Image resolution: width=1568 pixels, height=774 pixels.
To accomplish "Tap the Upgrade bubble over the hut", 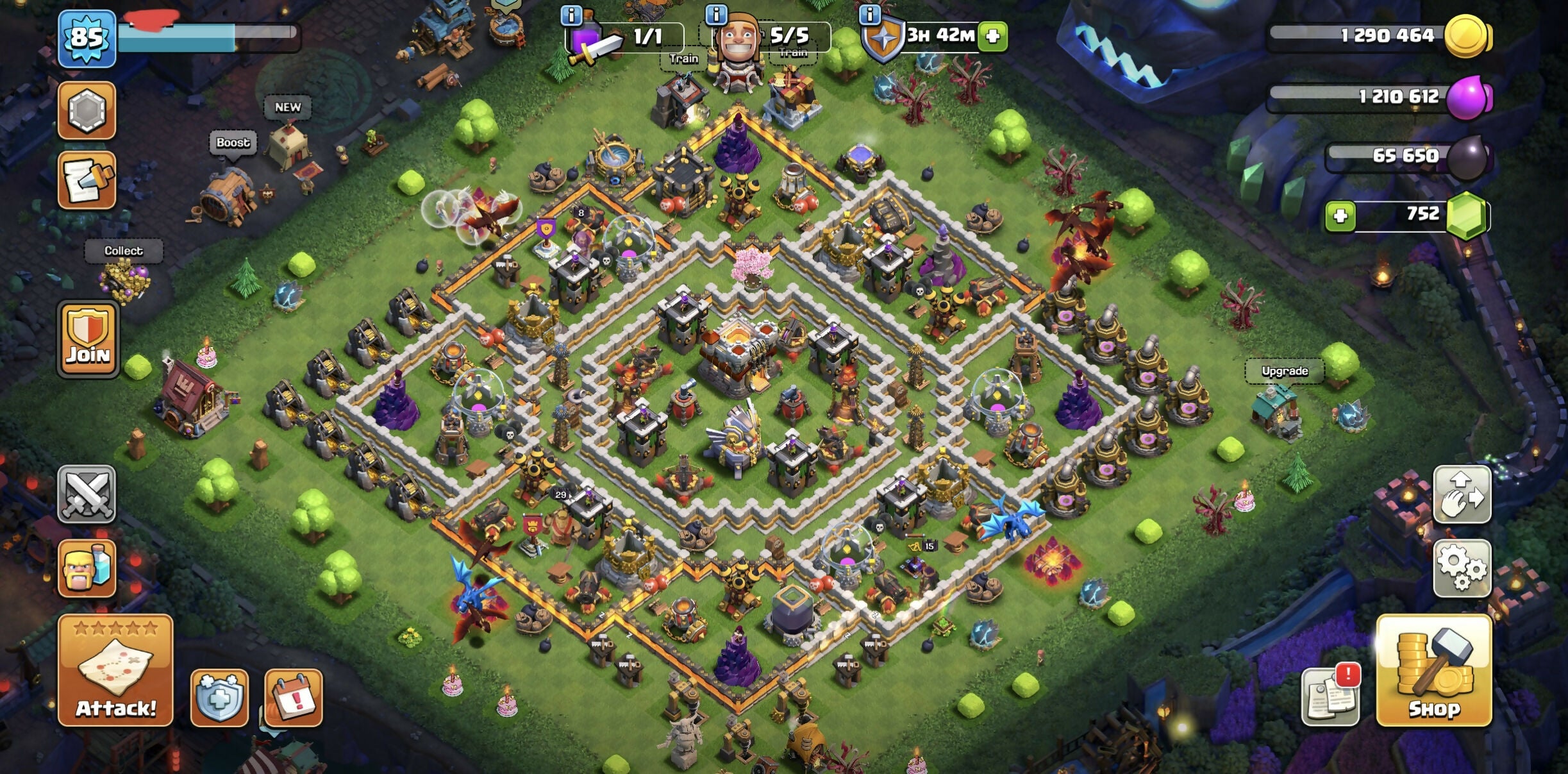I will coord(1284,371).
